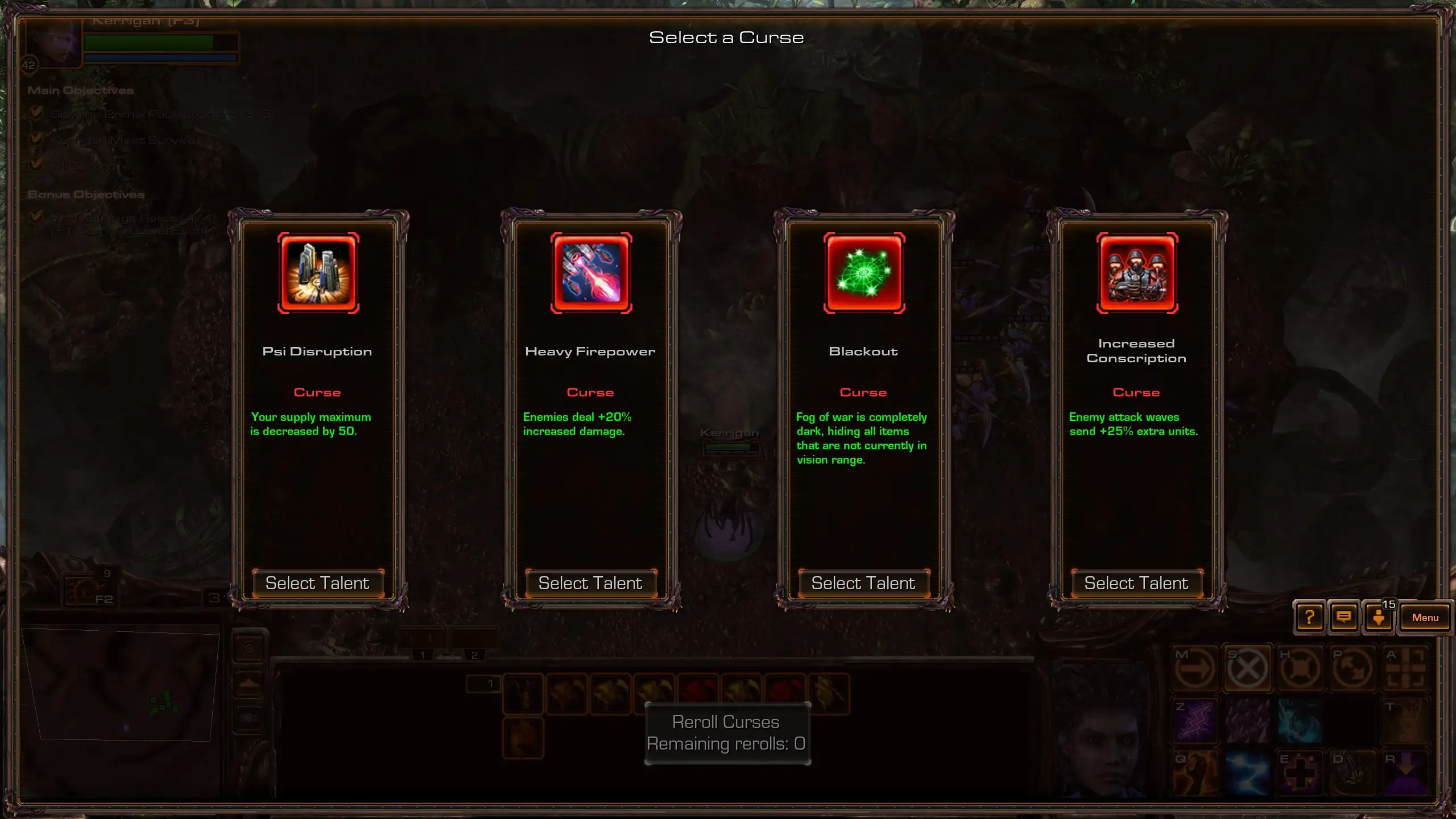Click the Psi Disruption curse icon
1456x819 pixels.
(x=318, y=273)
